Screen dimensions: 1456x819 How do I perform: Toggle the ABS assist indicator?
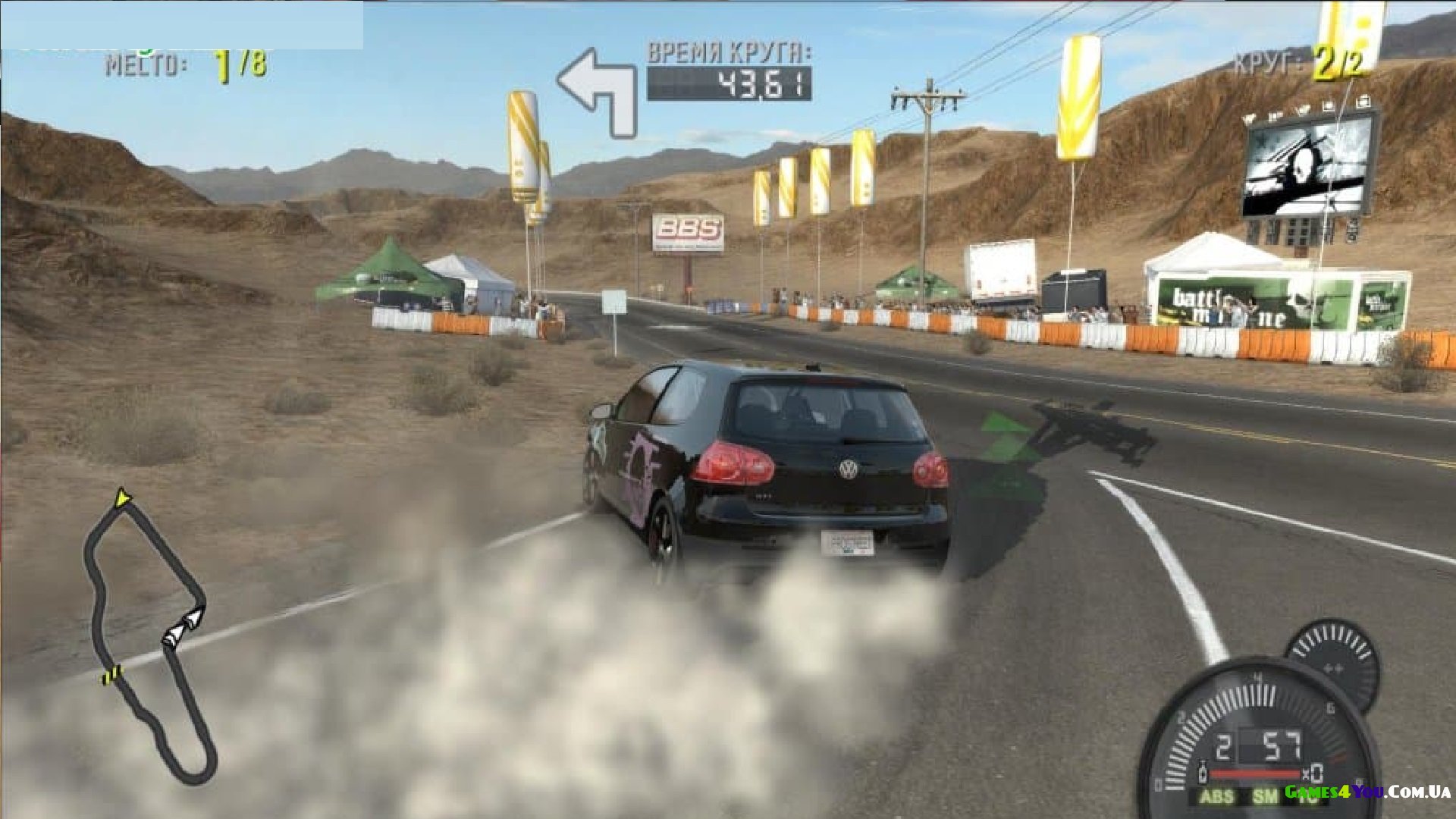pyautogui.click(x=1216, y=796)
